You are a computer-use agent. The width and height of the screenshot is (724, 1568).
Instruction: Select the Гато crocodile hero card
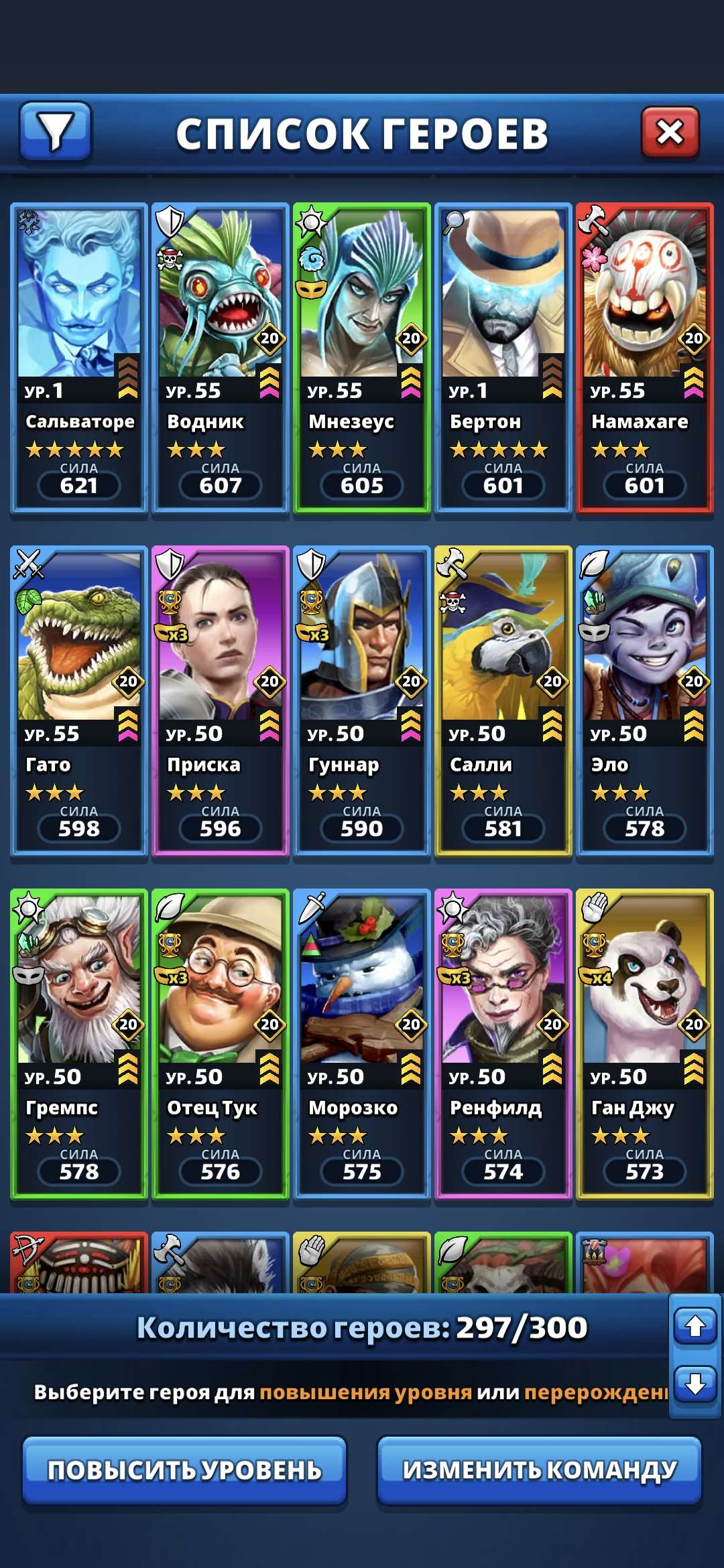click(79, 701)
